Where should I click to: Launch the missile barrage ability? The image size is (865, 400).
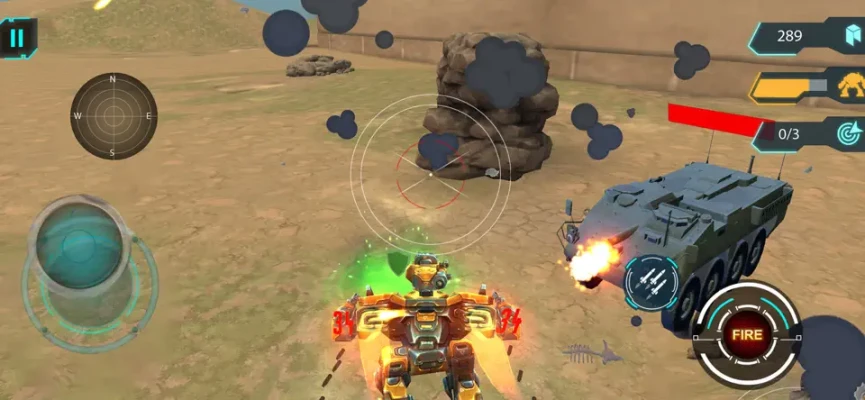point(651,282)
